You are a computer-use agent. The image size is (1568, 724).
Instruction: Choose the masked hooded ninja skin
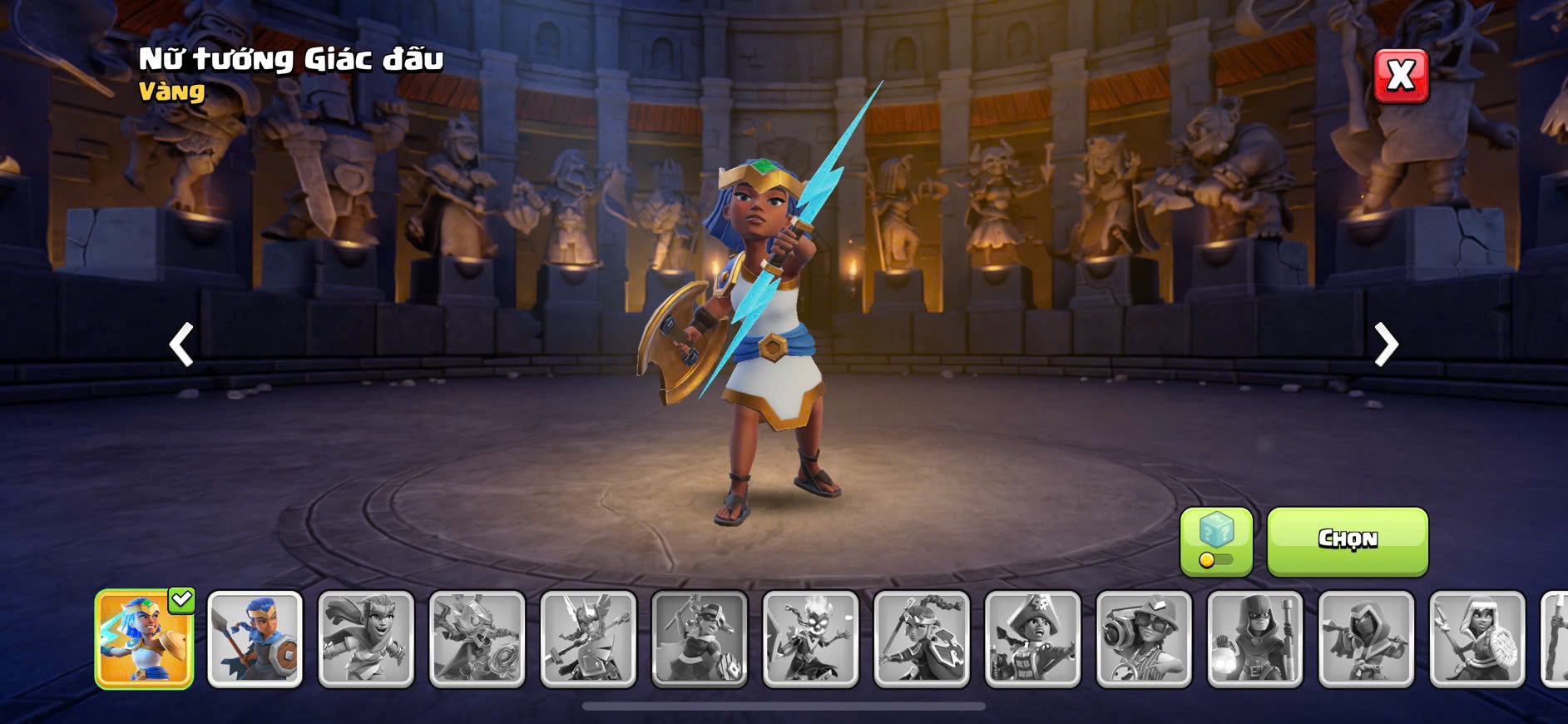[1366, 639]
